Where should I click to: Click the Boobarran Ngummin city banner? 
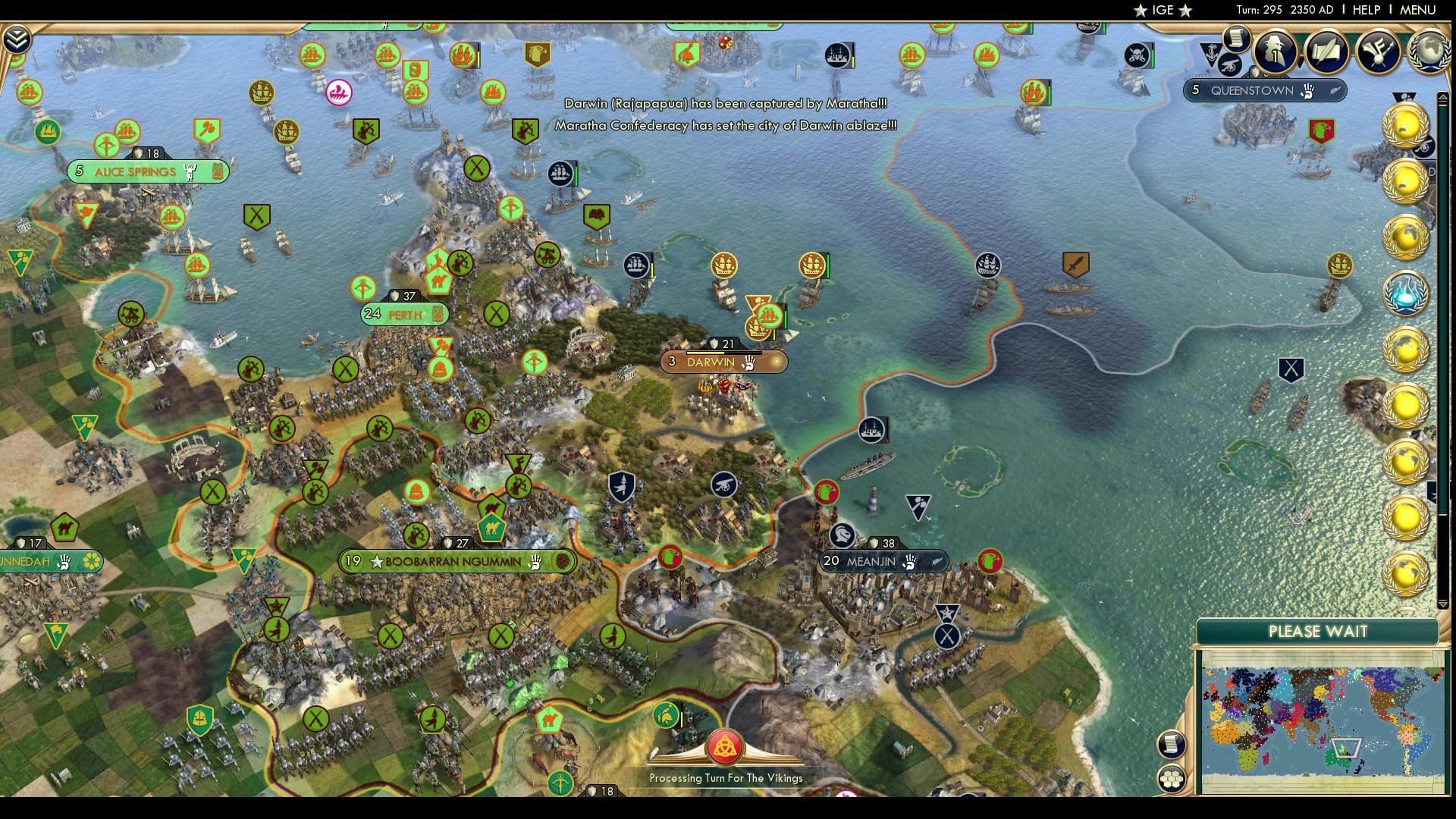[x=457, y=562]
